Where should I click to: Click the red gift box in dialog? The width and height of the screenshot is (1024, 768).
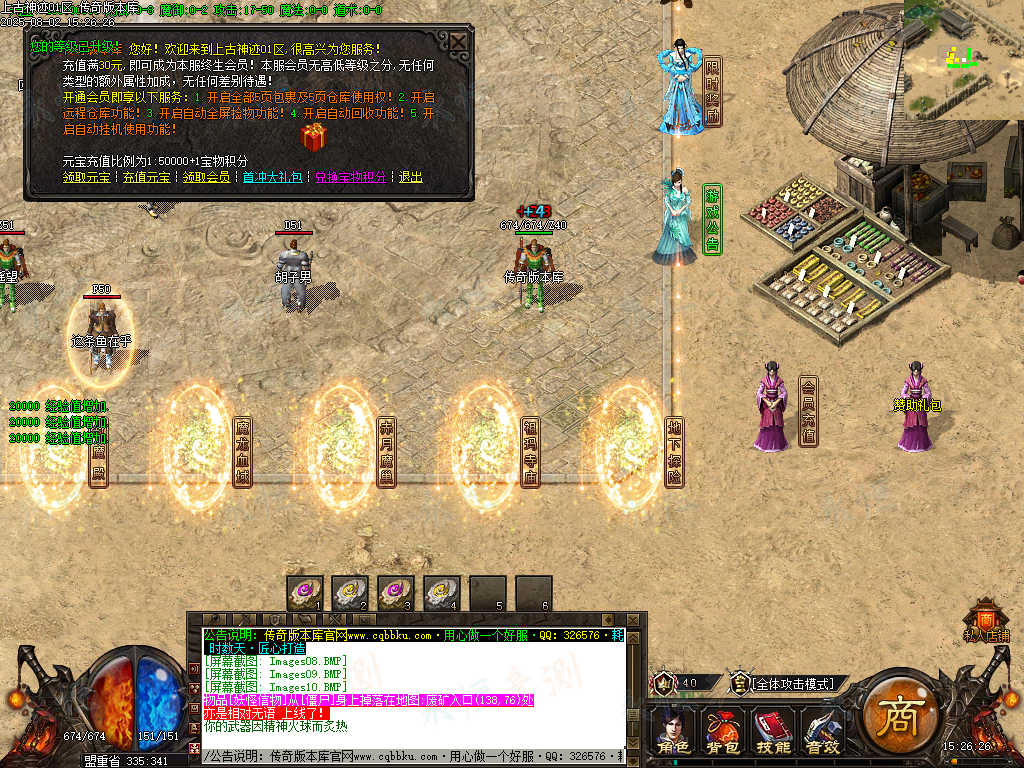pos(313,137)
